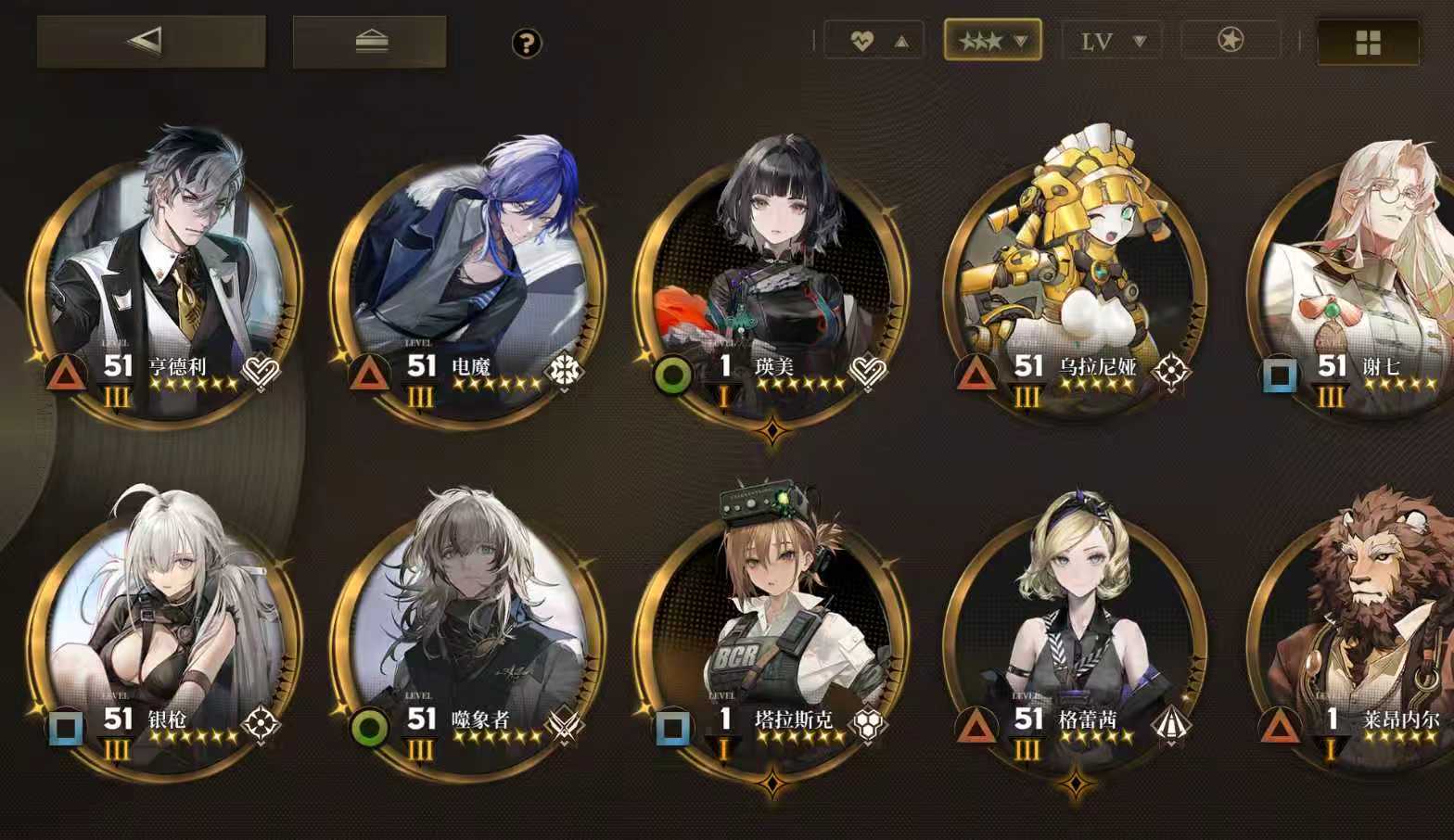This screenshot has width=1454, height=840.
Task: Click the blue square badge on 银枪's portrait
Action: [67, 729]
